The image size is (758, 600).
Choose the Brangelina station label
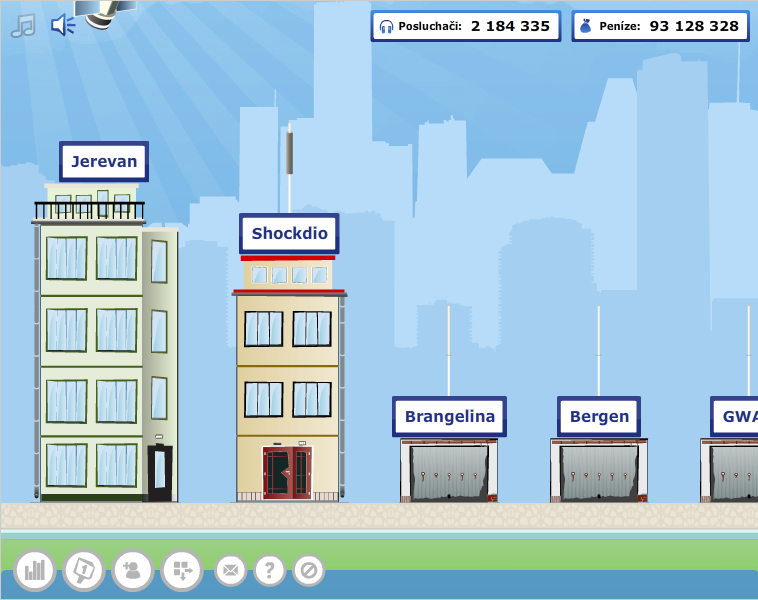[449, 416]
